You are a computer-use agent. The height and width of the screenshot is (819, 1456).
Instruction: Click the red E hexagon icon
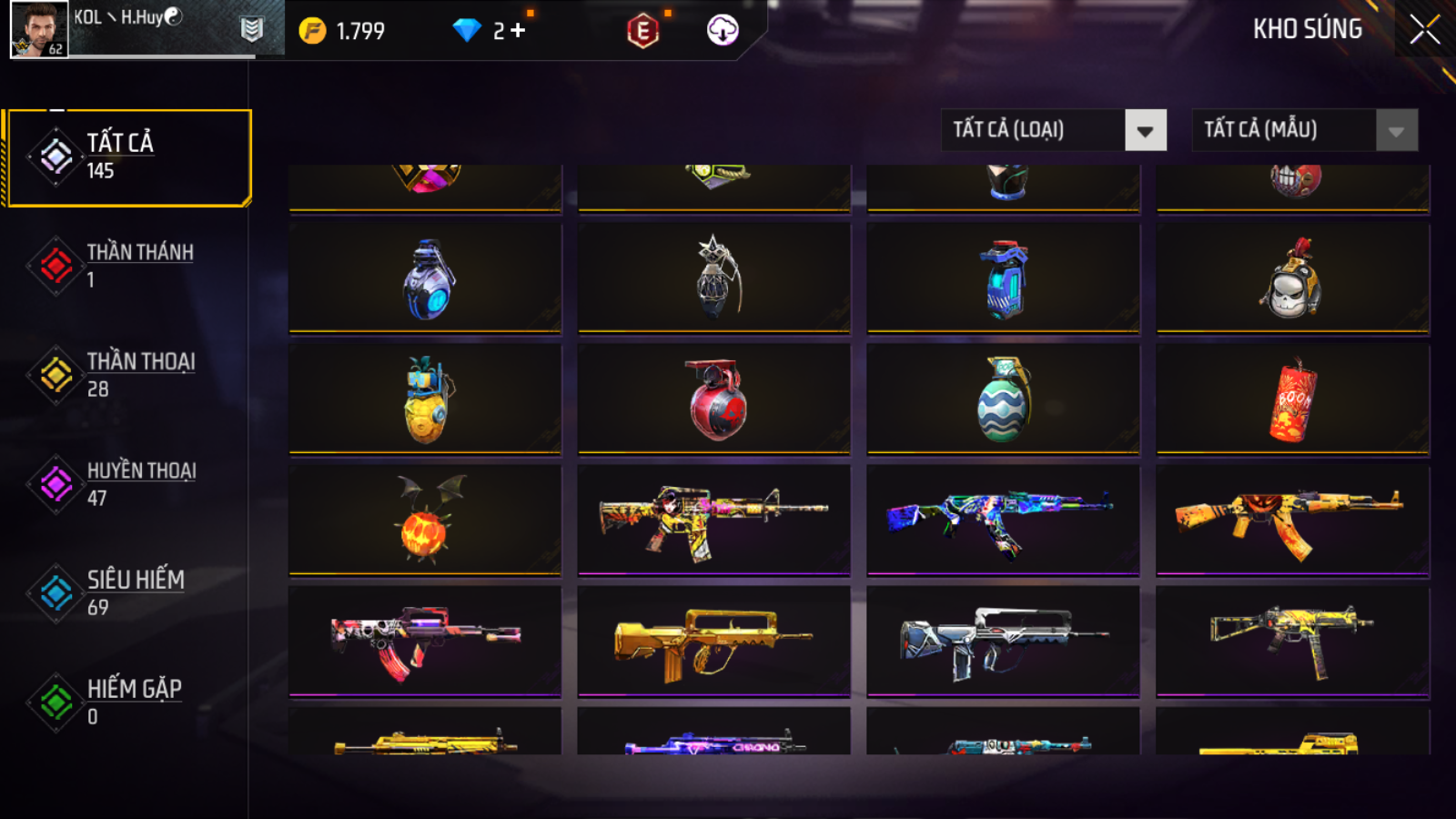(x=642, y=31)
